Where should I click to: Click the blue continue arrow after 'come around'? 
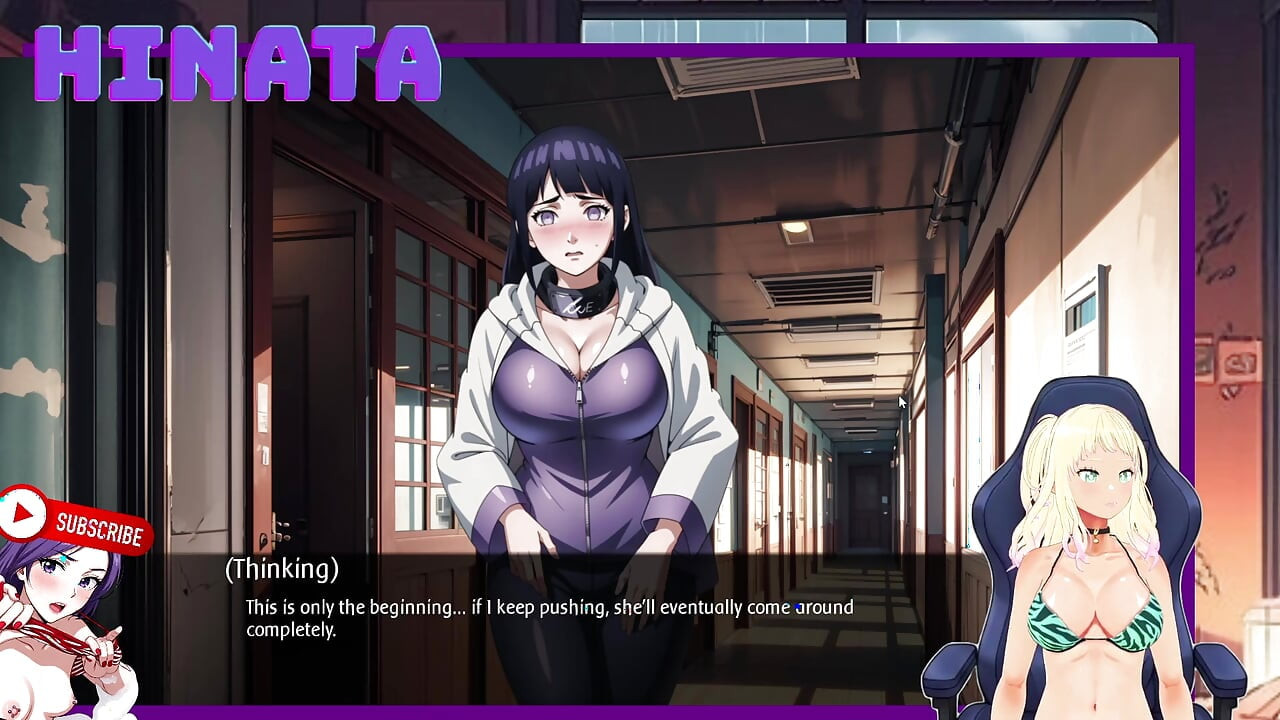(795, 608)
